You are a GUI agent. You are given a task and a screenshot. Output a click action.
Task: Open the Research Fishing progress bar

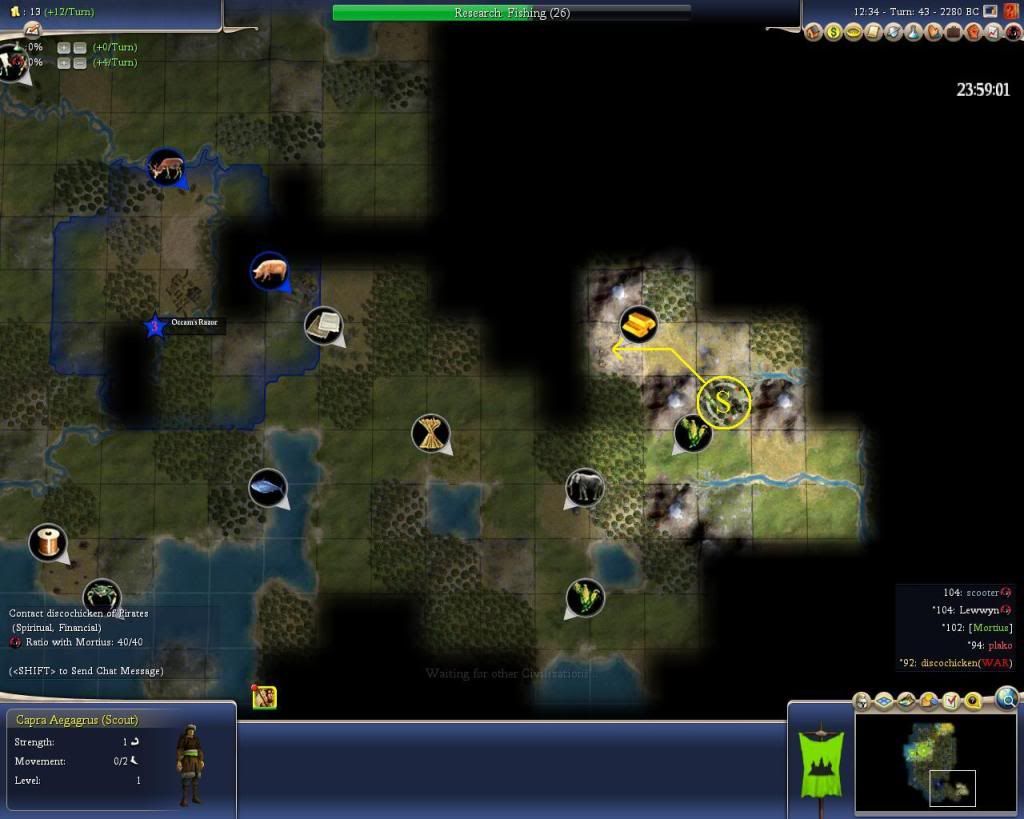pyautogui.click(x=511, y=13)
